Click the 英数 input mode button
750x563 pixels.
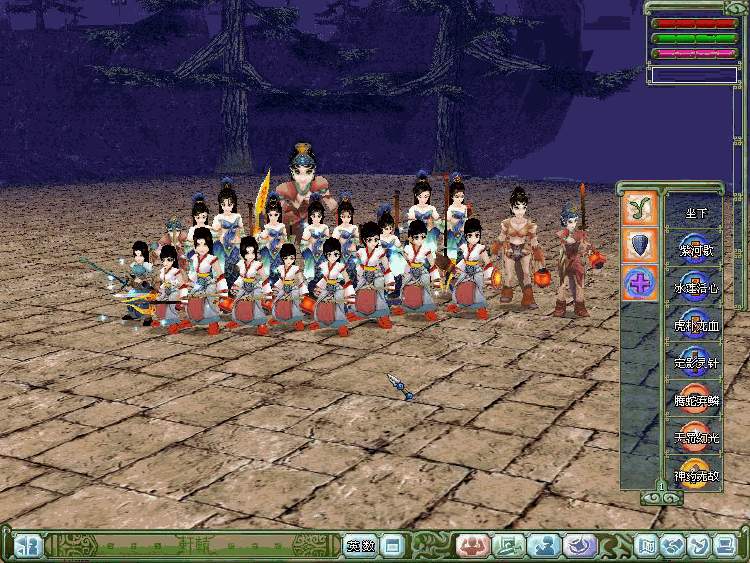(361, 546)
